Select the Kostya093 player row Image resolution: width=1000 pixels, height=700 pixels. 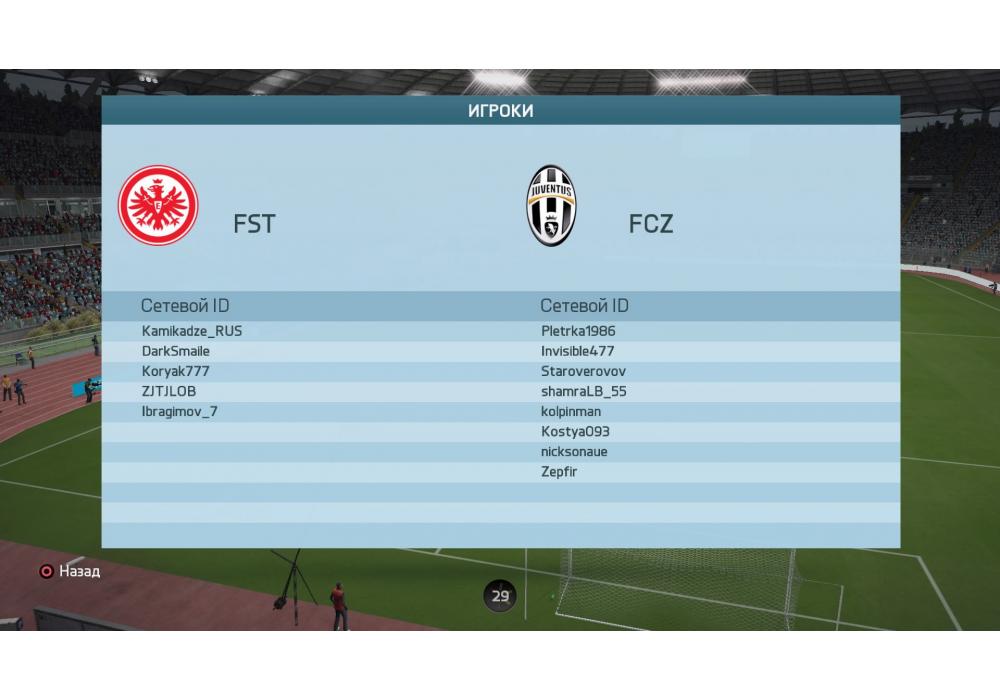point(575,431)
